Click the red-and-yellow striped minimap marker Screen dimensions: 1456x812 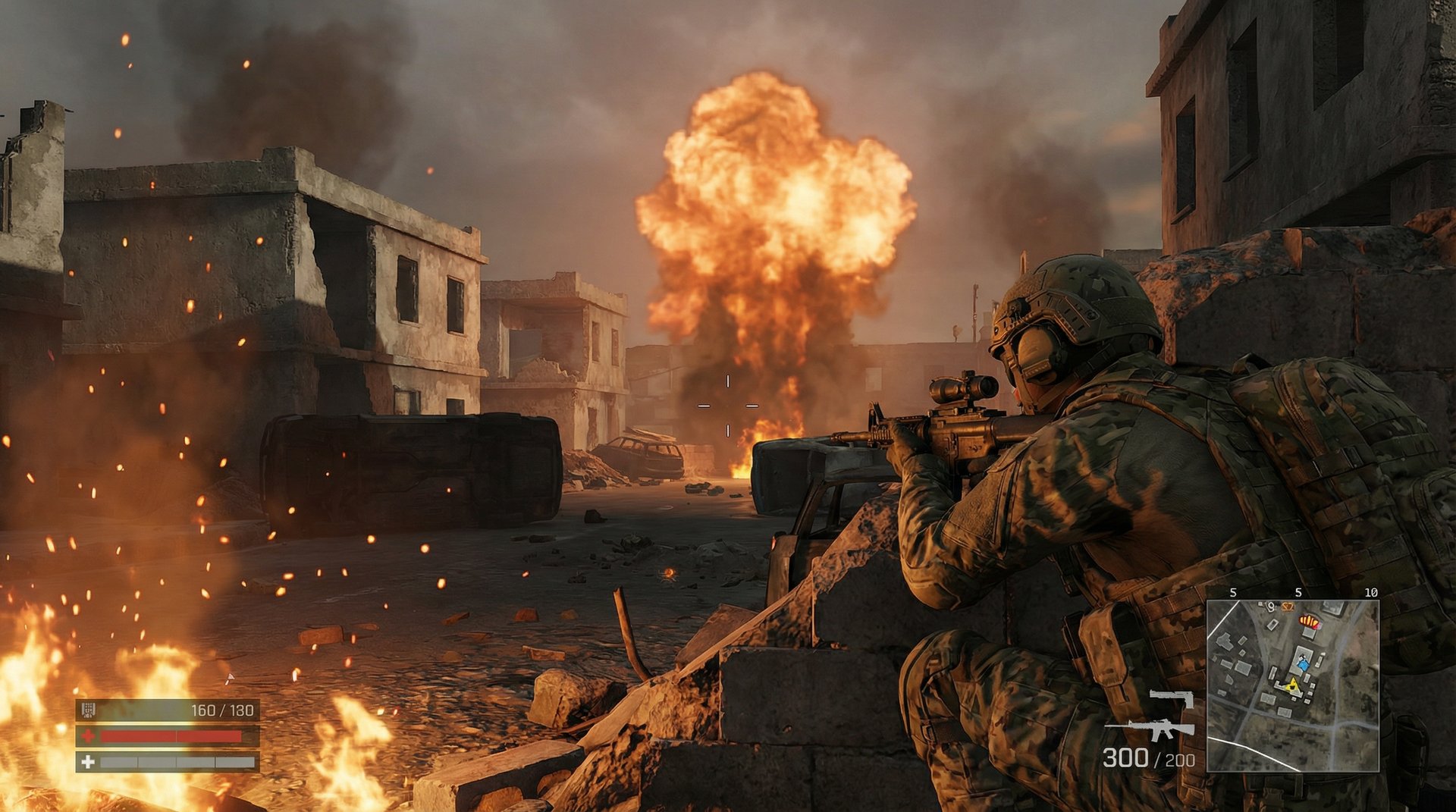1308,622
